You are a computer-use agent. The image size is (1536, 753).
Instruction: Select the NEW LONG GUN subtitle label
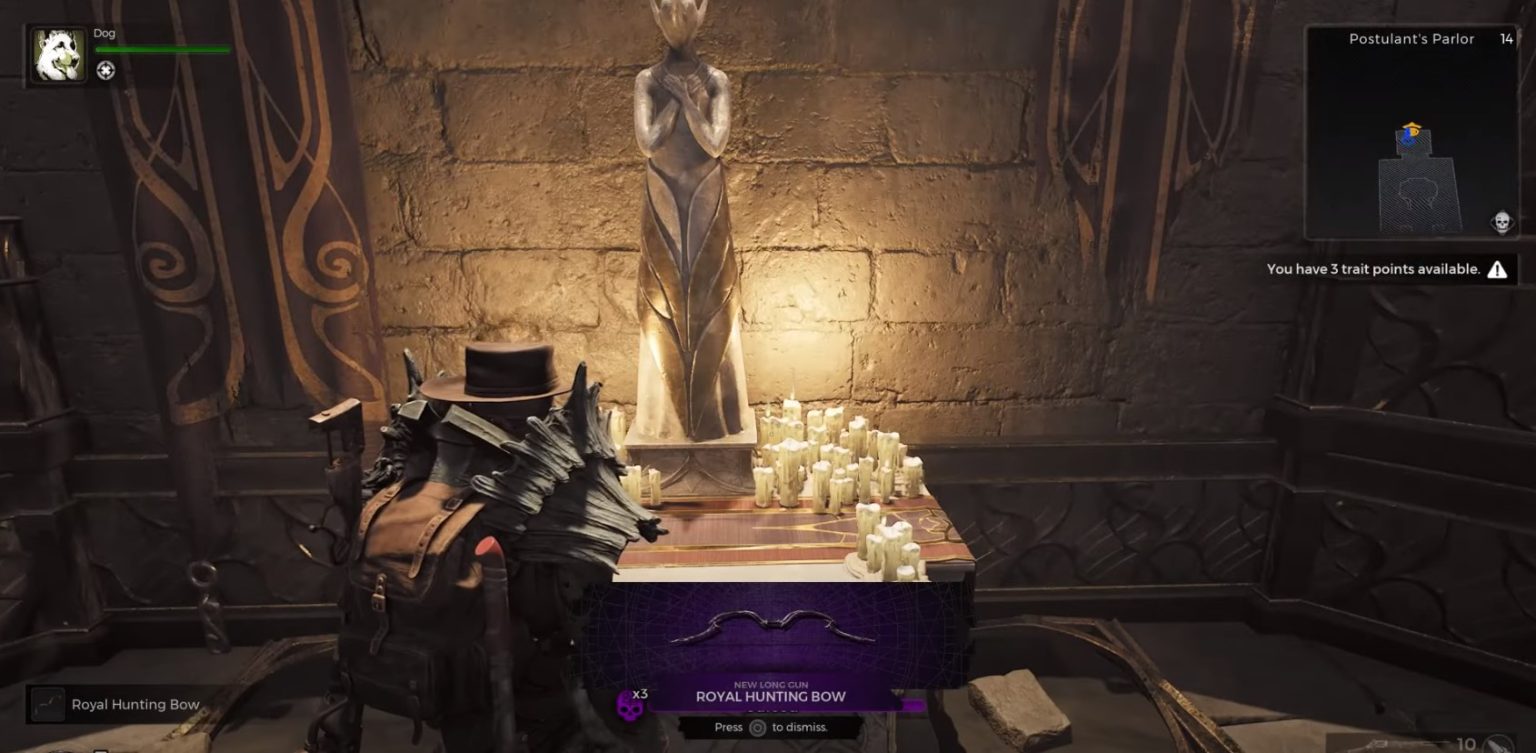[770, 684]
